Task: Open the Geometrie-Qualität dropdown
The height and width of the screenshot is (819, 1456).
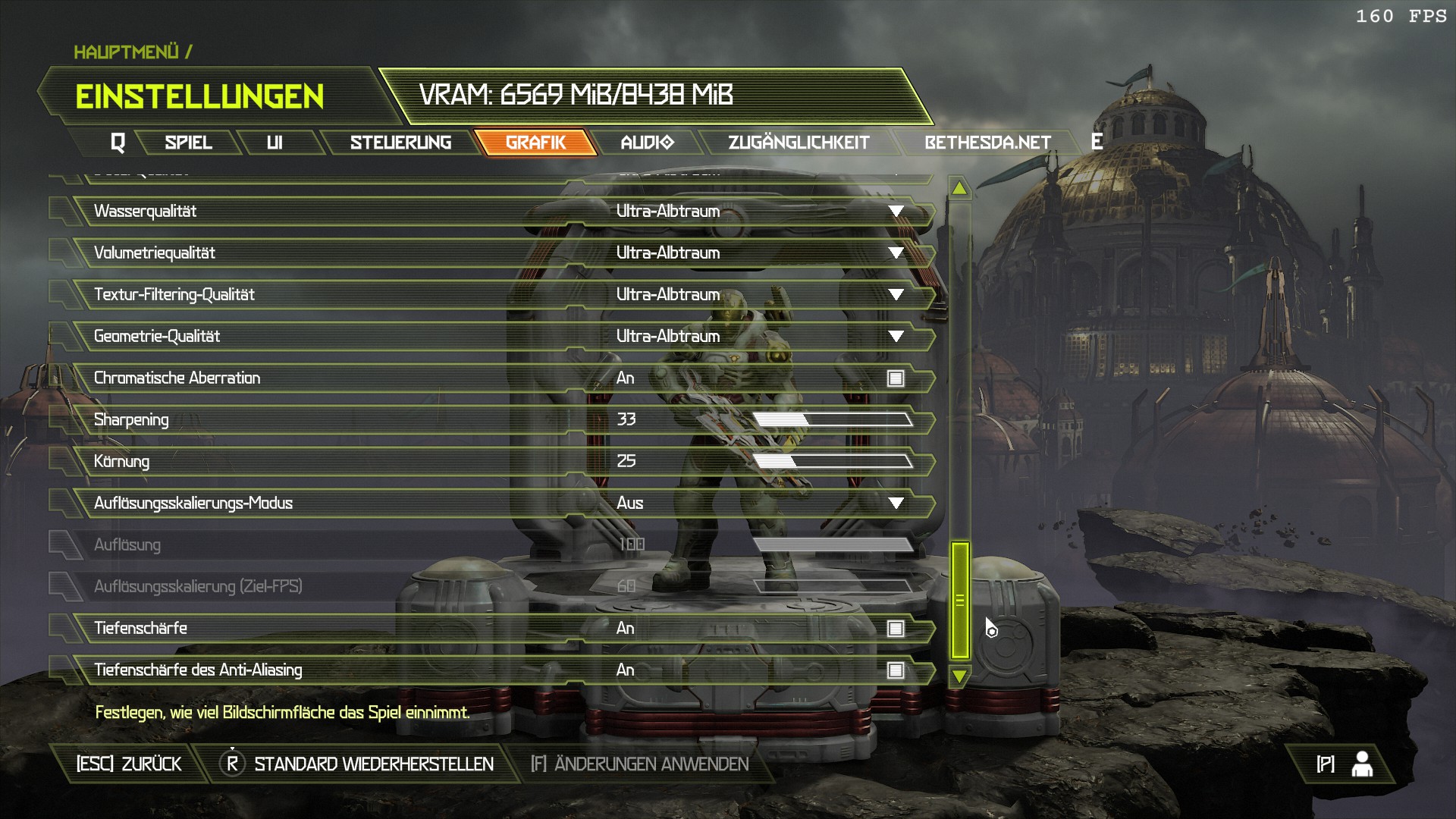Action: [896, 337]
